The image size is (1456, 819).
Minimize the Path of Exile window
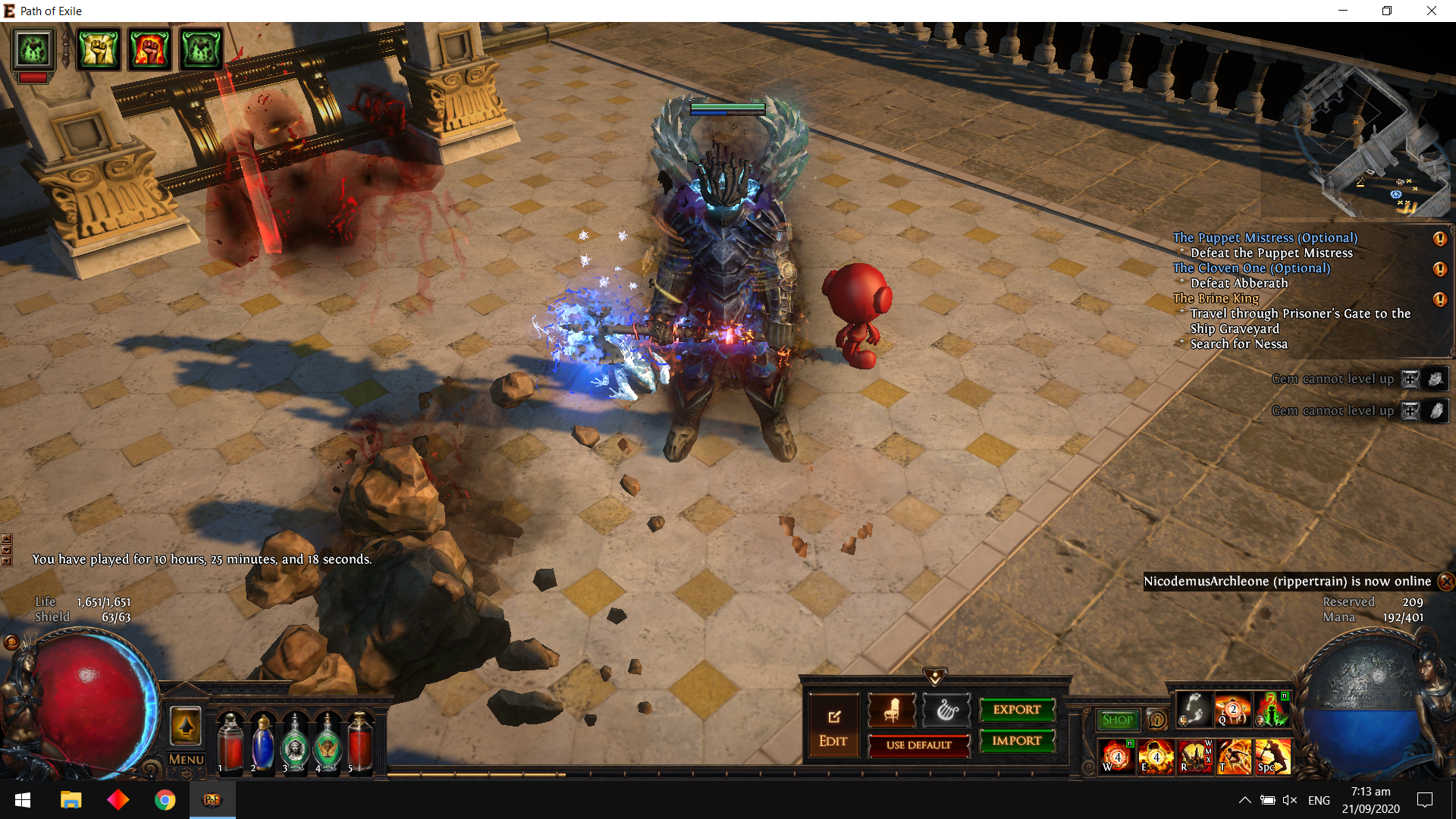click(1343, 11)
